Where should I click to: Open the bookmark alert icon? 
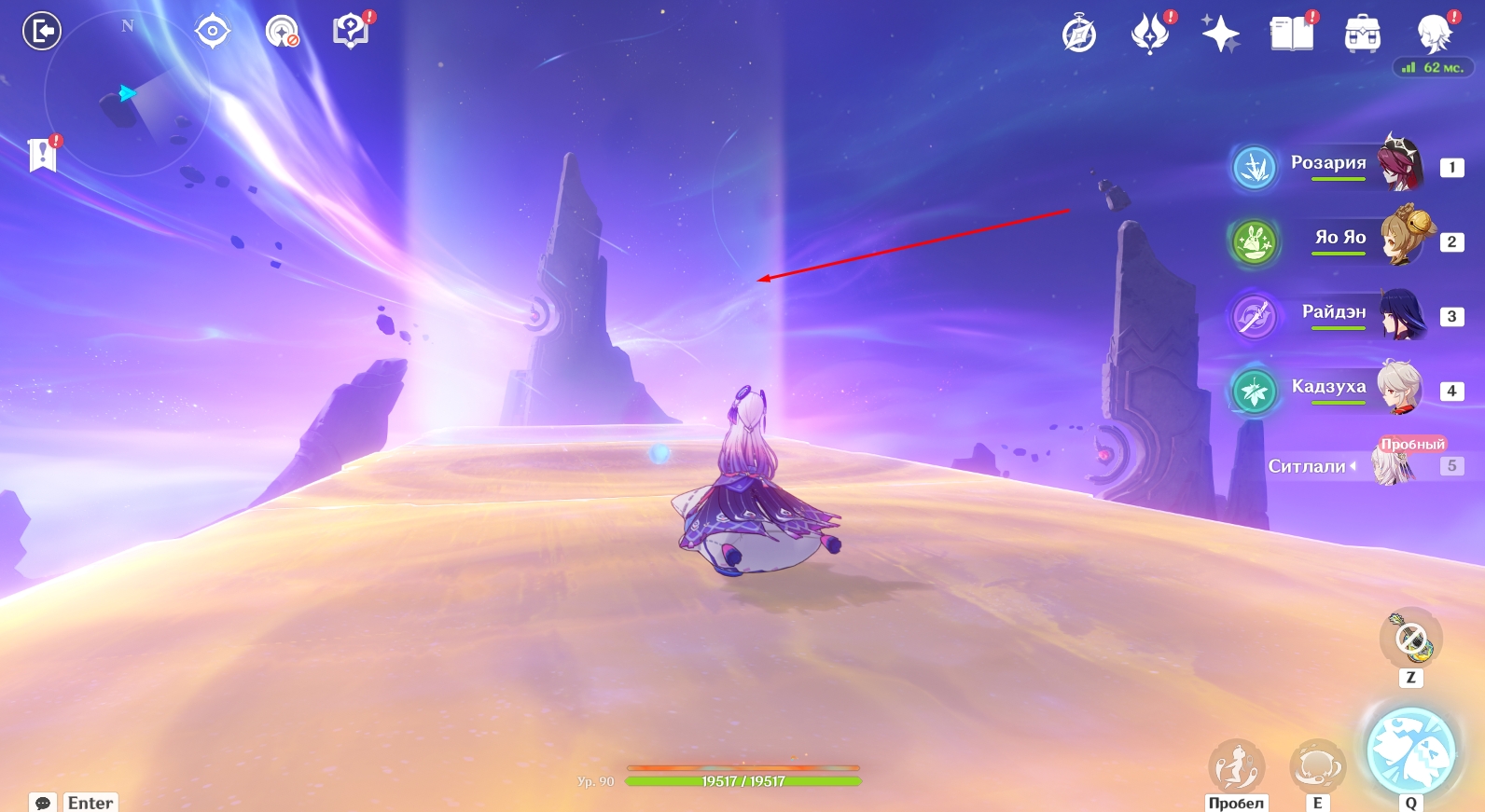tap(43, 155)
